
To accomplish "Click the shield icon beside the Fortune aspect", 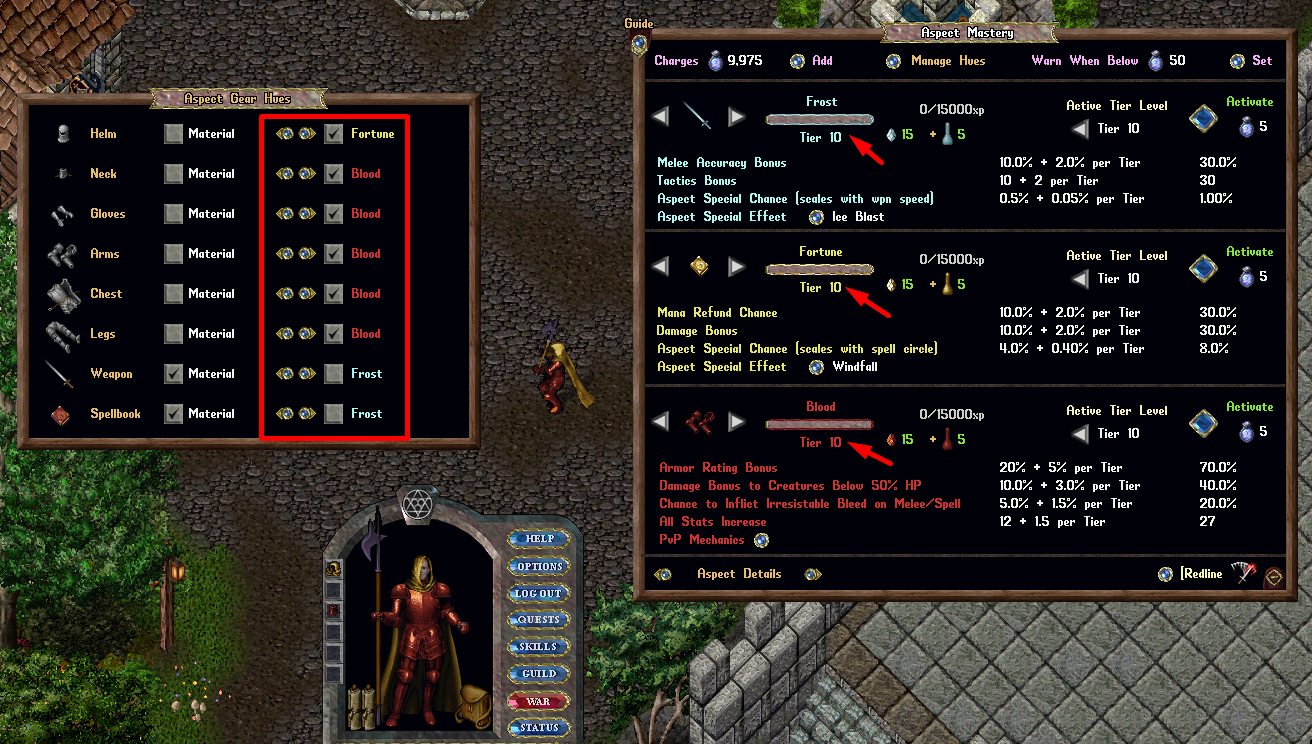I will (699, 266).
